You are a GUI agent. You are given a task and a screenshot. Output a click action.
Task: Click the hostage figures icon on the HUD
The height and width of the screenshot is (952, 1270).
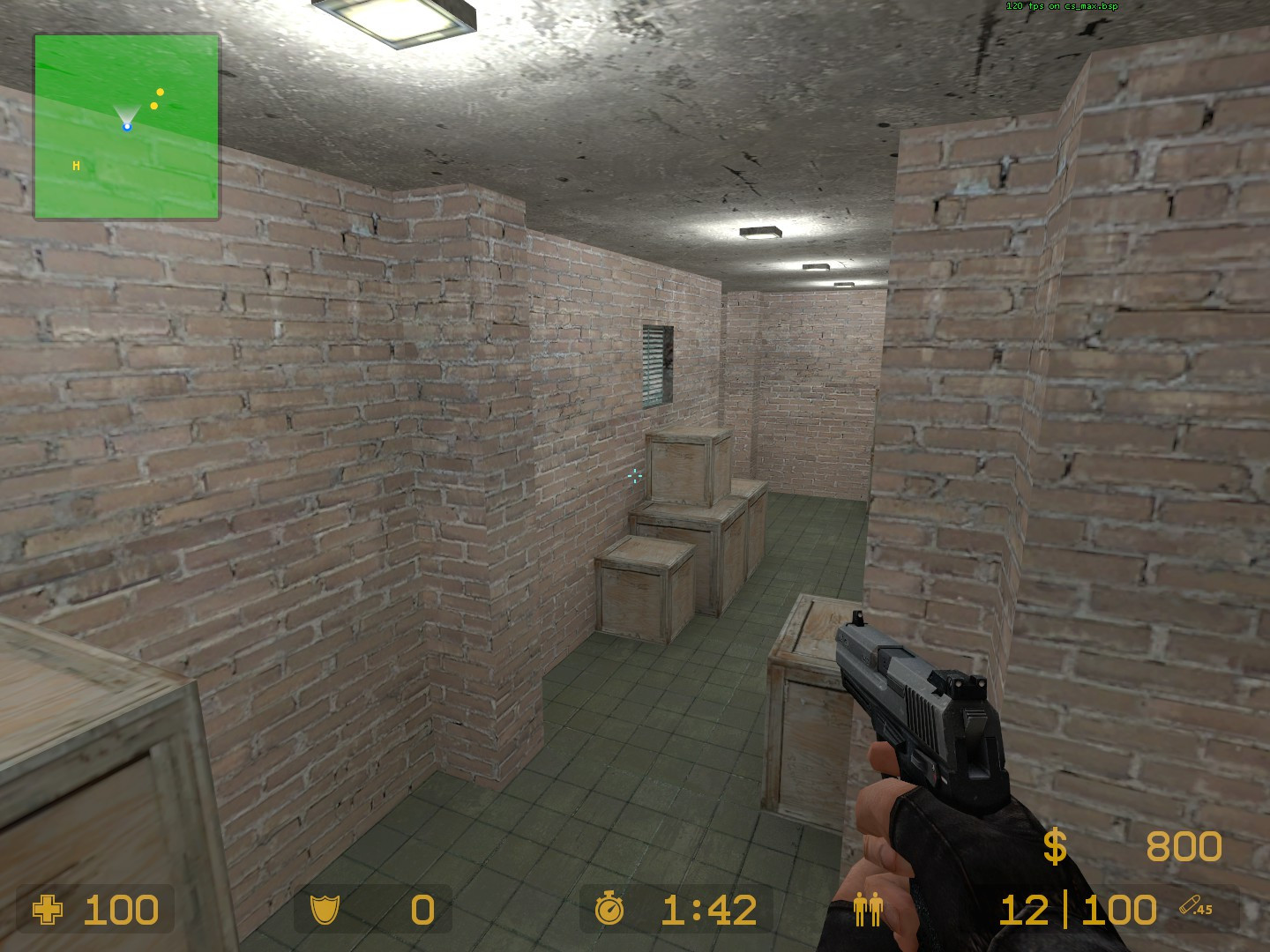point(868,910)
